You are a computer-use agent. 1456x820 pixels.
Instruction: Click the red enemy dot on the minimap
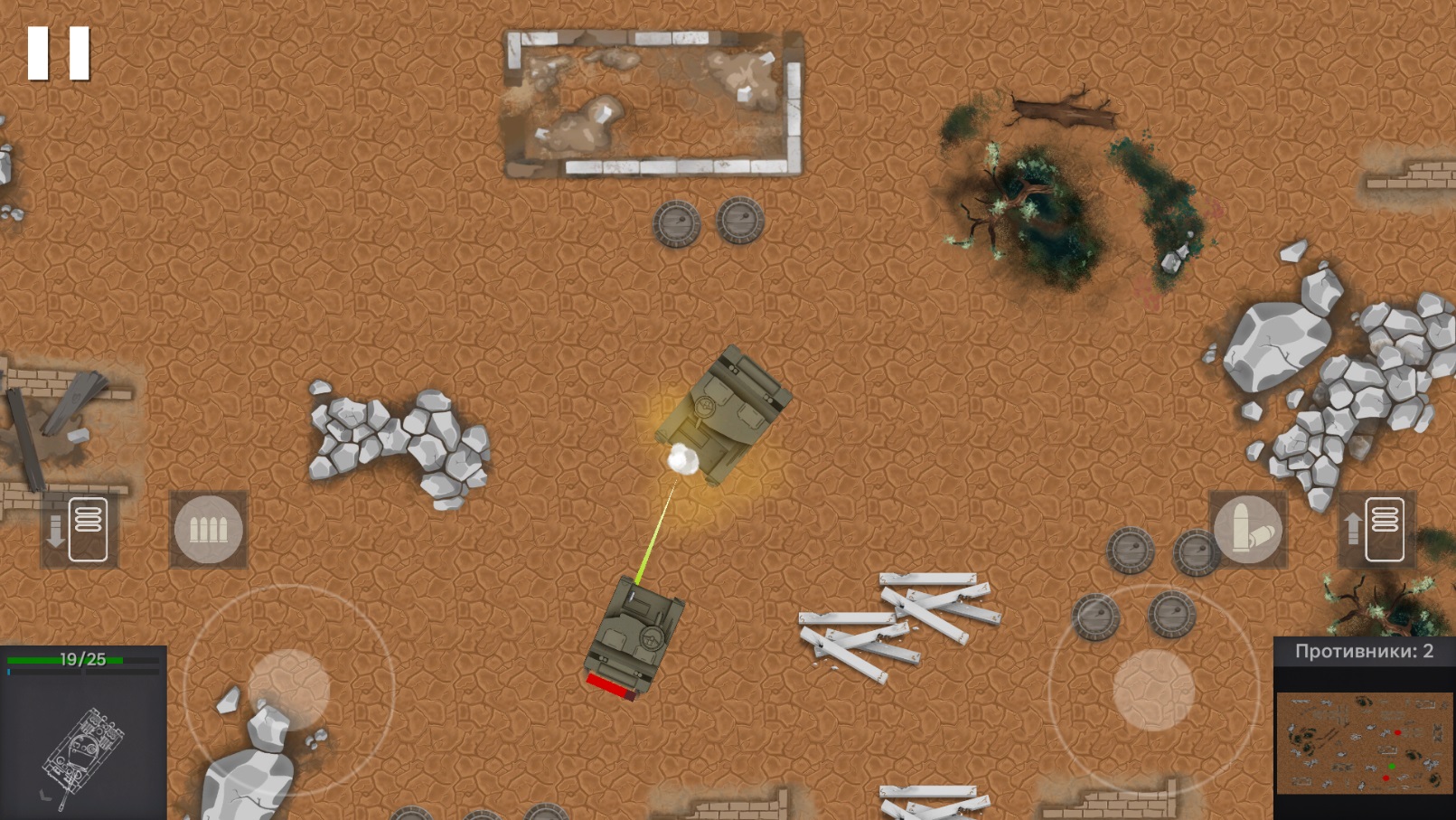point(1397,732)
